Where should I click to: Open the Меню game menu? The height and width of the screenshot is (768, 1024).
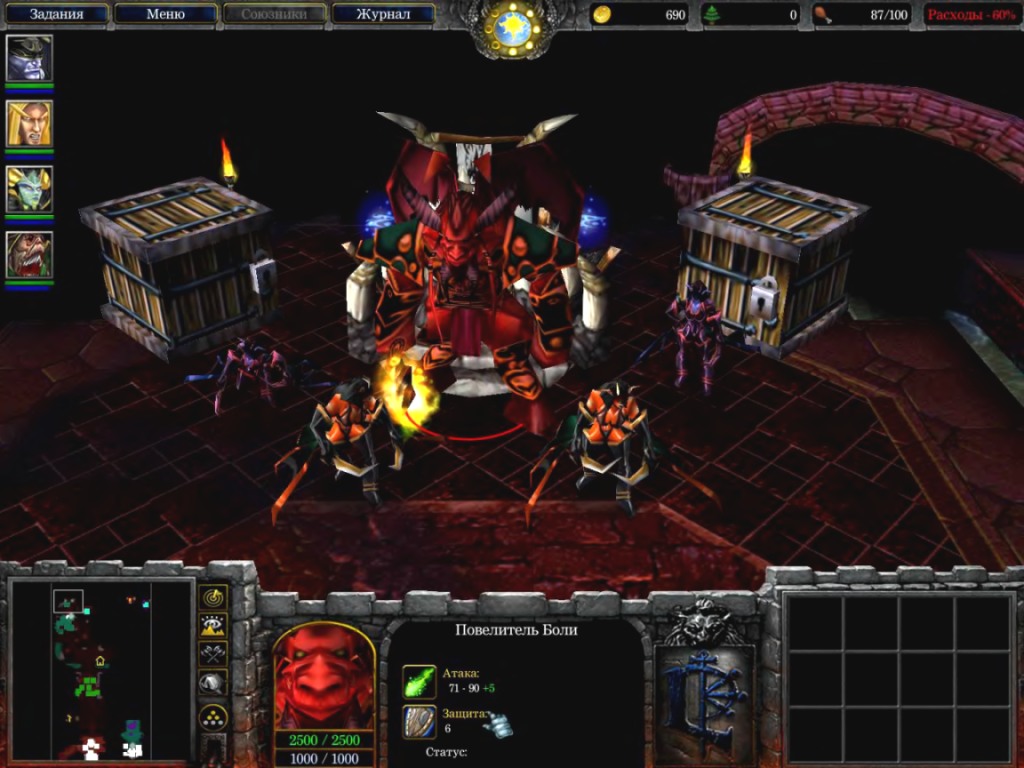click(x=165, y=14)
